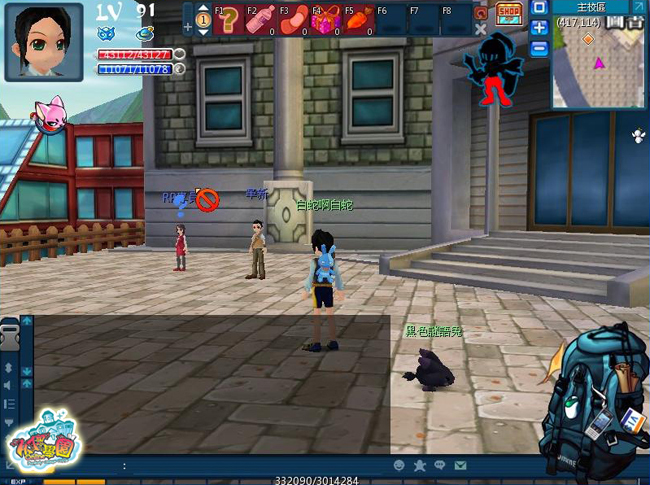Use the pink bottle in slot F2
Viewport: 650px width, 485px height.
[261, 20]
